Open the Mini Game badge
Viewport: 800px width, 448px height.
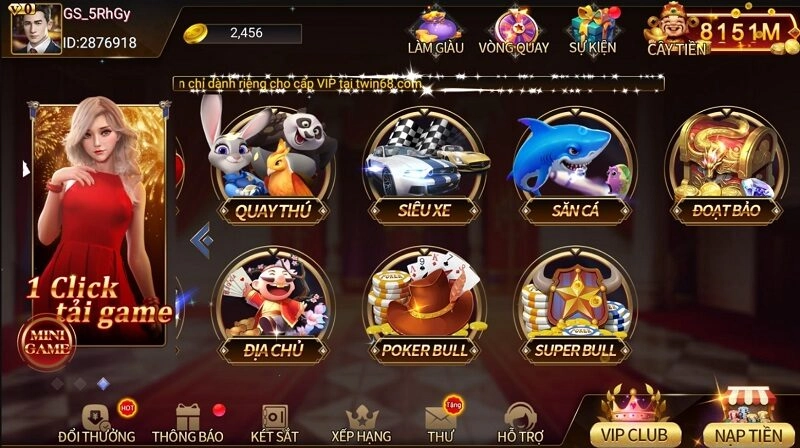click(47, 341)
